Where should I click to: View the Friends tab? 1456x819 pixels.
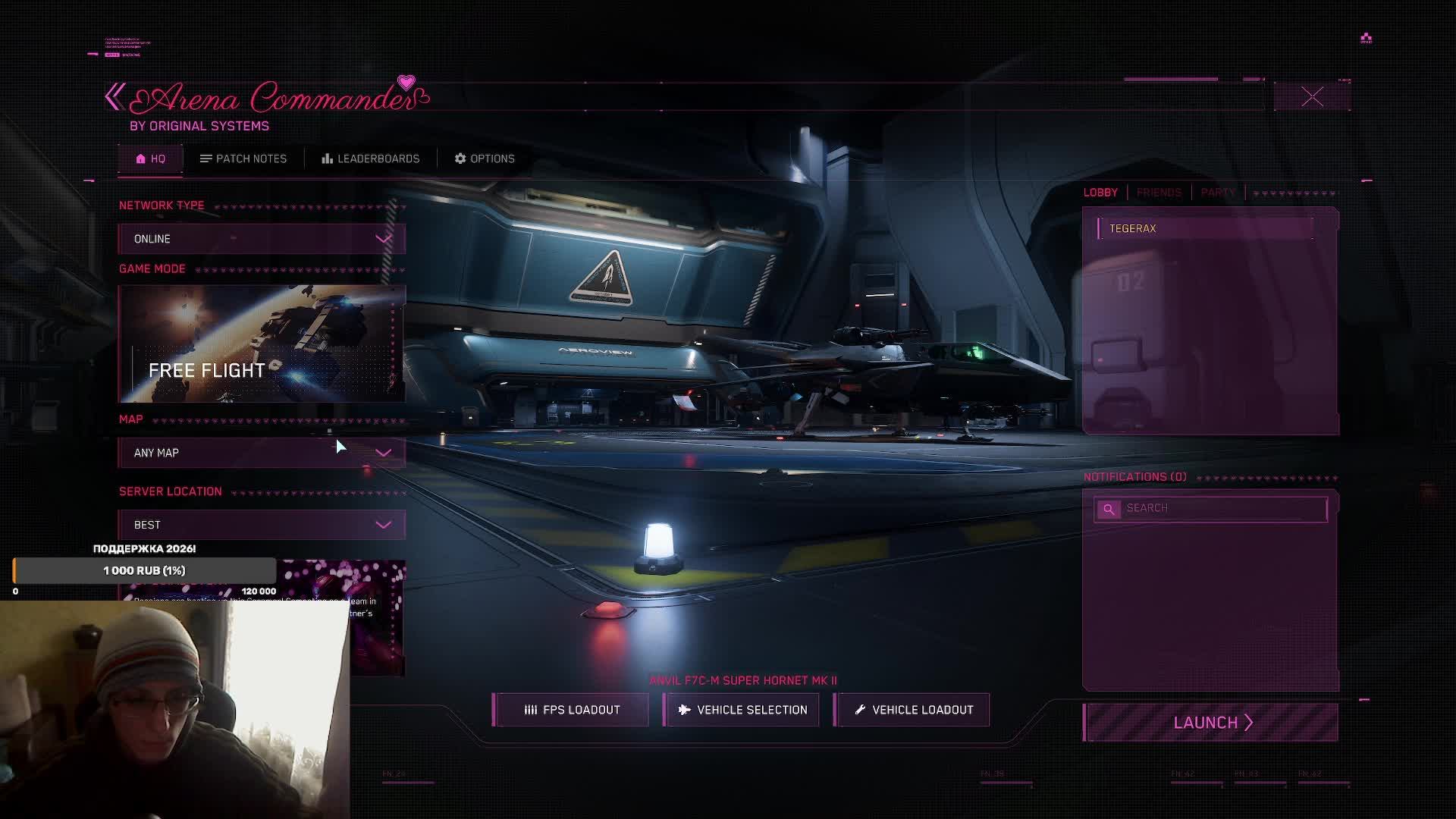[1159, 193]
